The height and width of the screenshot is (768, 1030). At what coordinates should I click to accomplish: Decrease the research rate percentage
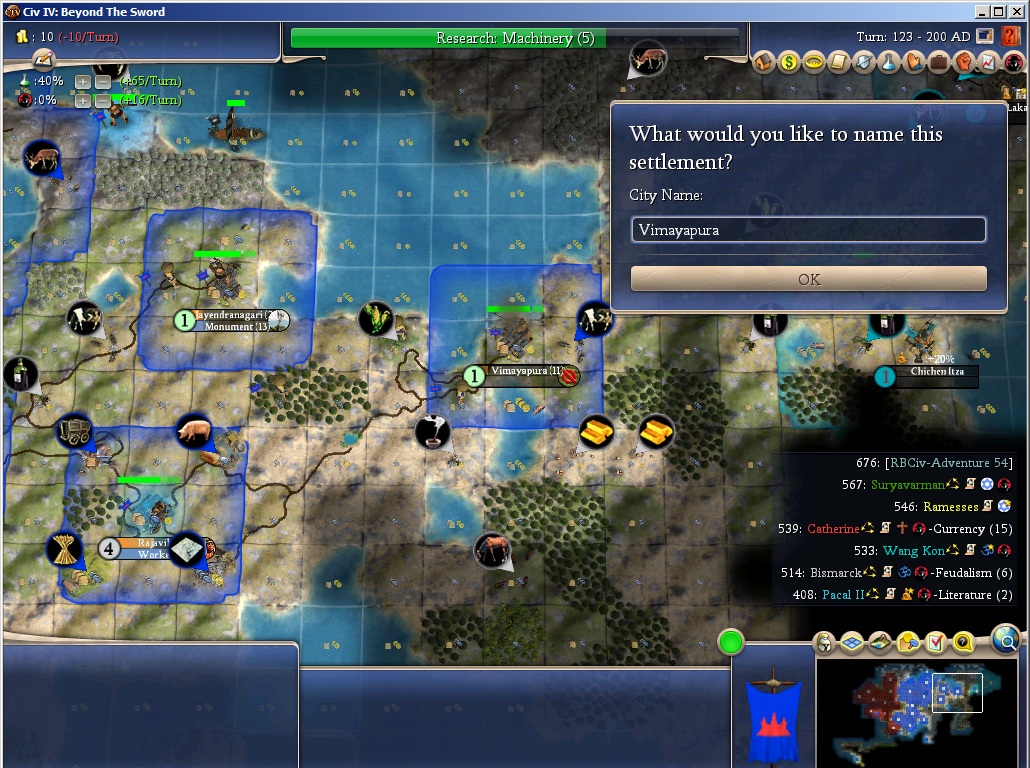[101, 82]
